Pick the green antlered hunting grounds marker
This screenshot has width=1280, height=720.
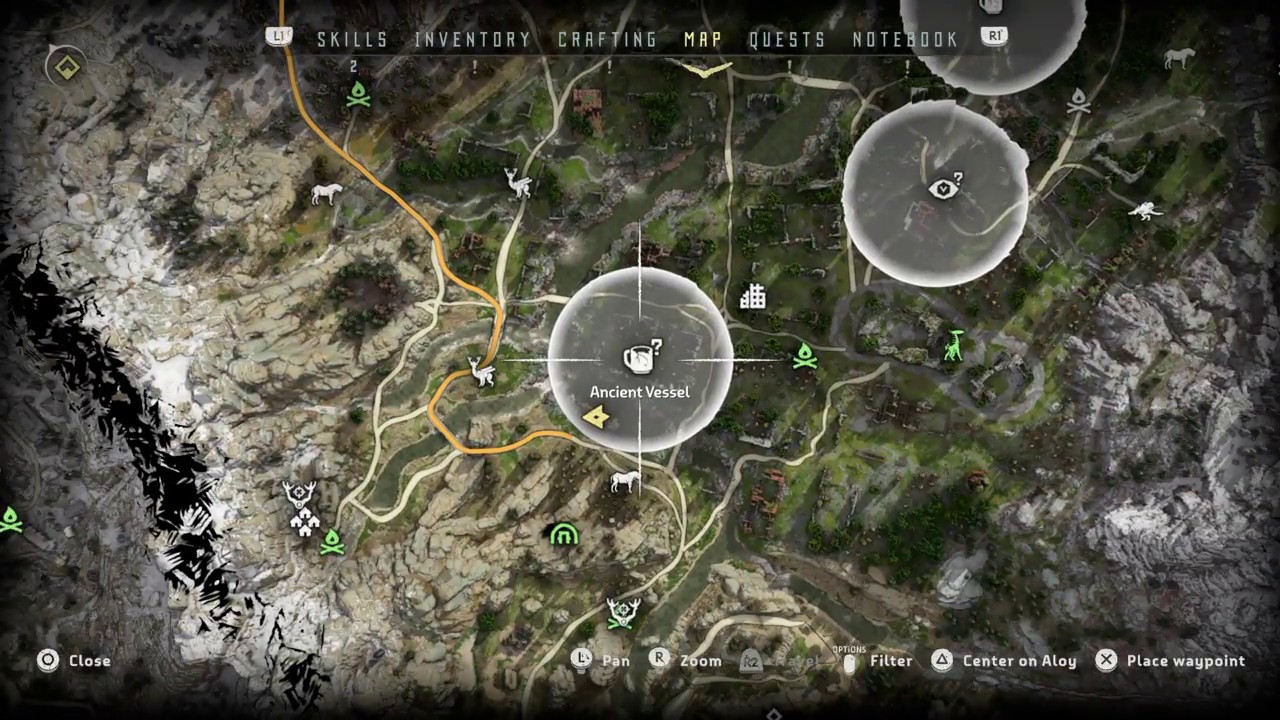click(x=623, y=613)
